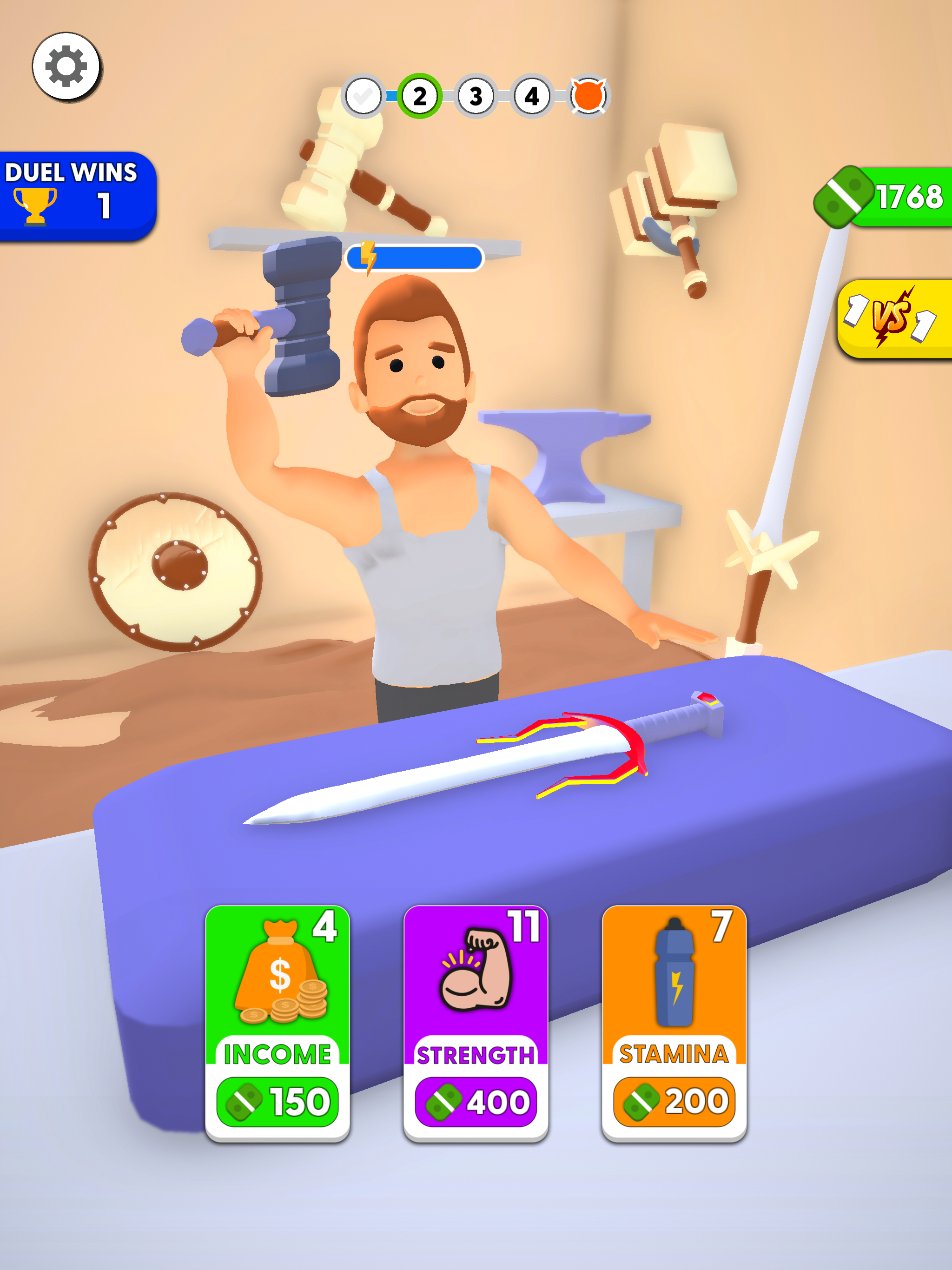Tap stage 4 on the progress tracker
952x1270 pixels.
coord(531,96)
